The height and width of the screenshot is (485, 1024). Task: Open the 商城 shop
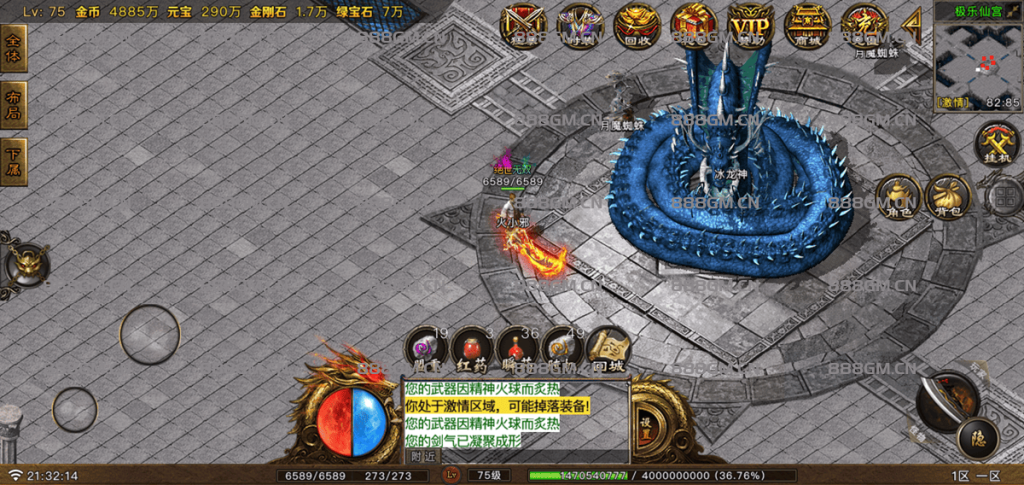[807, 25]
